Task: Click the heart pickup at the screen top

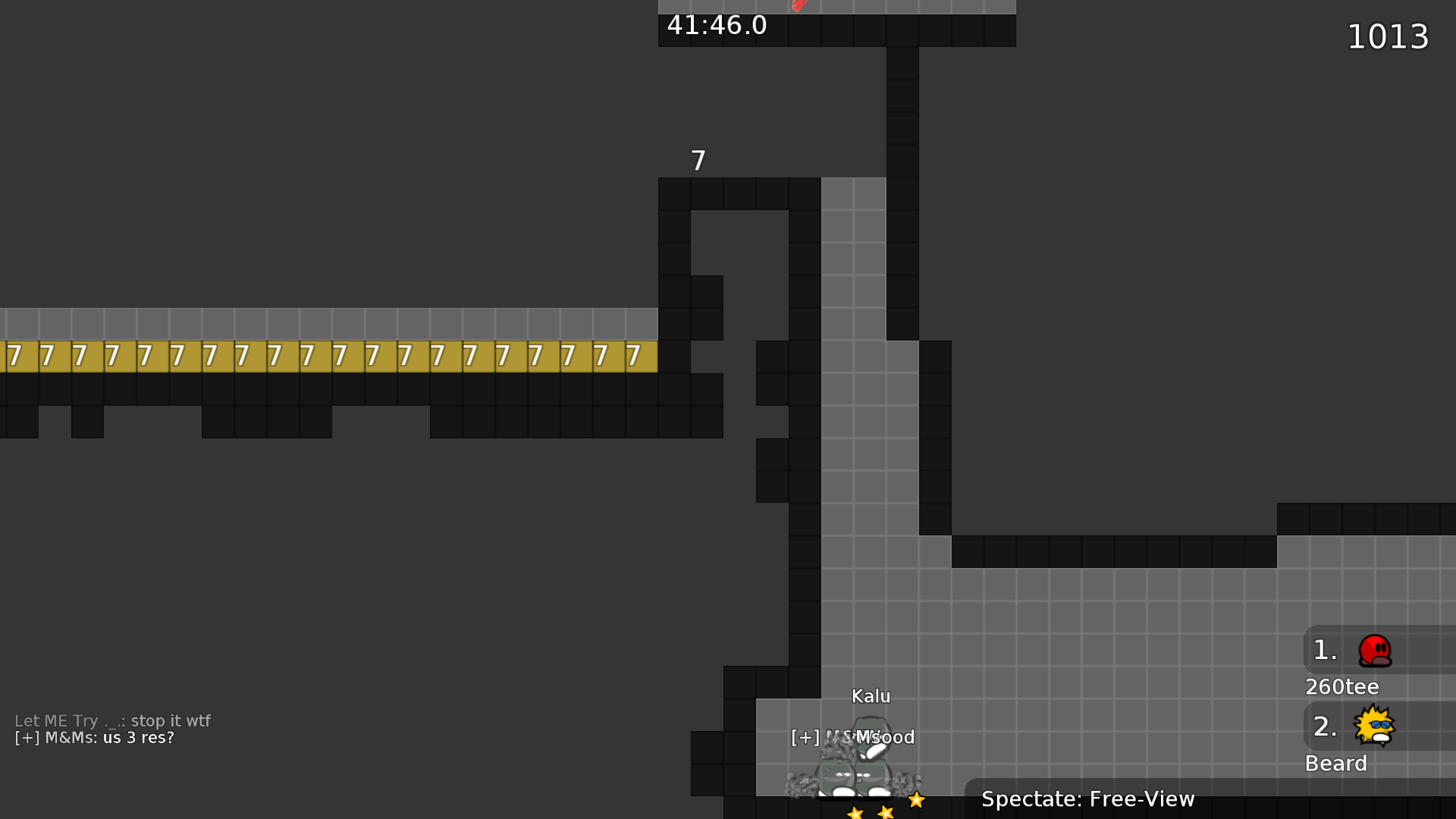Action: tap(798, 6)
